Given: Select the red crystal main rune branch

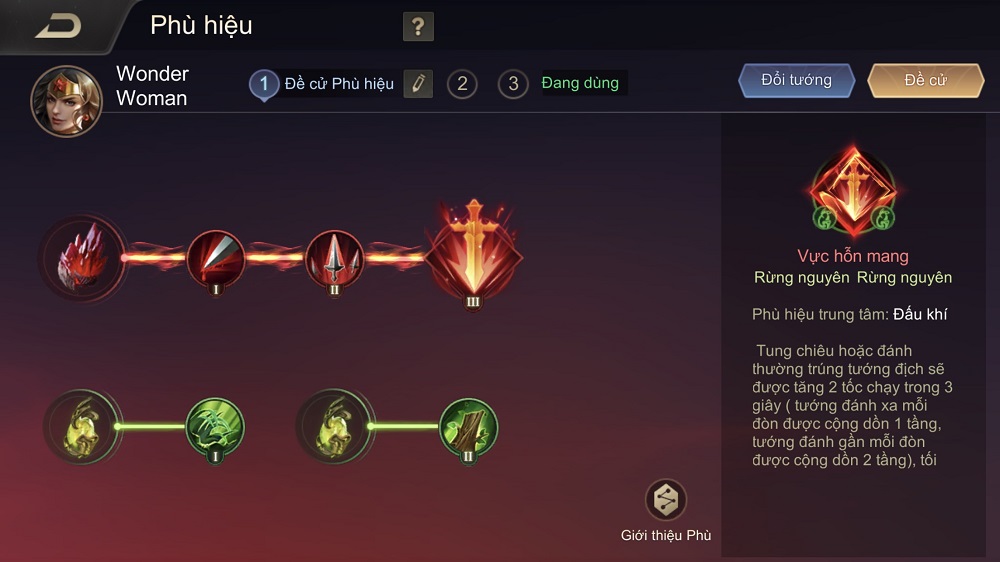Looking at the screenshot, I should 83,257.
